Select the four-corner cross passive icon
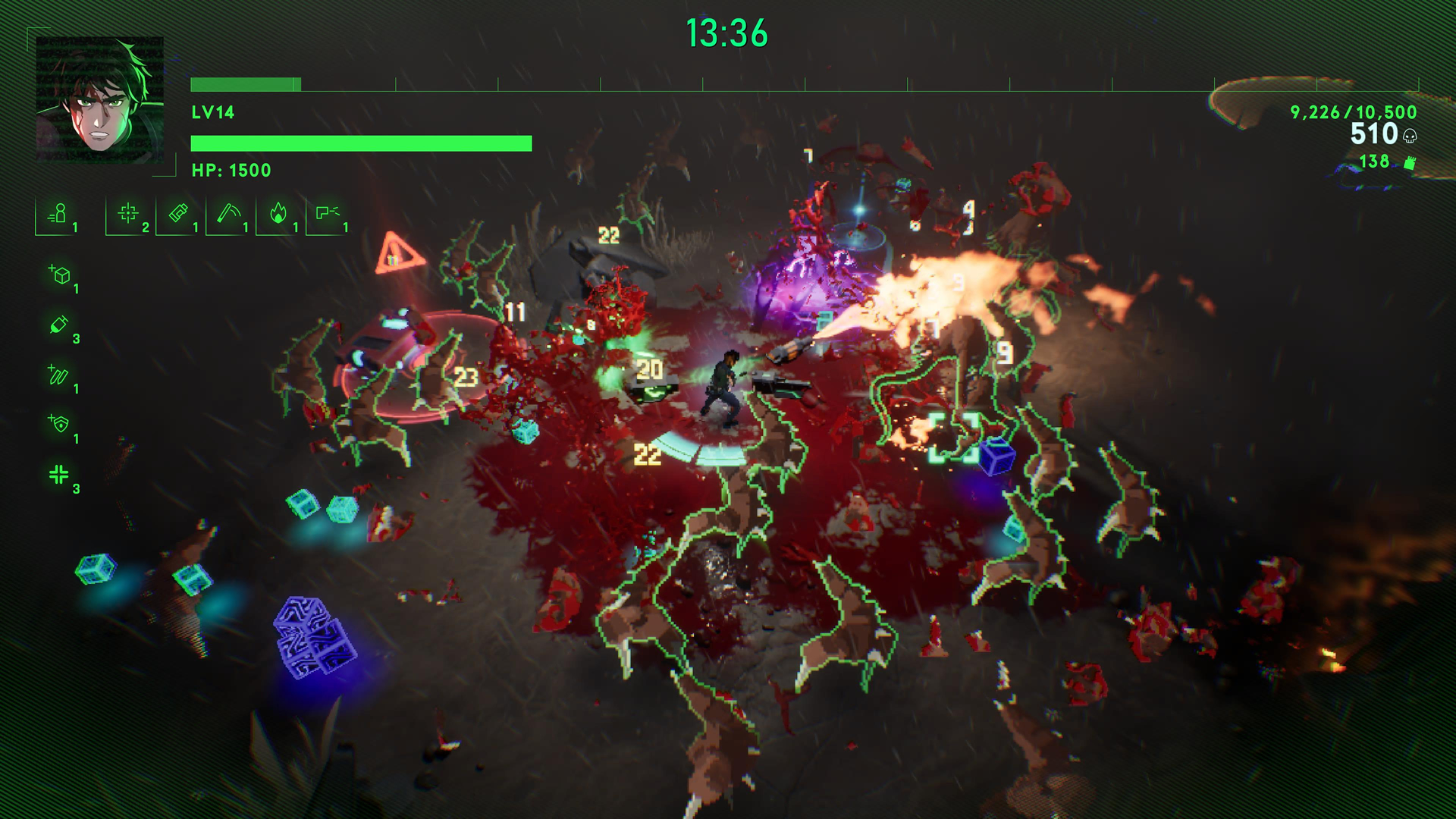Image resolution: width=1456 pixels, height=819 pixels. tap(59, 475)
